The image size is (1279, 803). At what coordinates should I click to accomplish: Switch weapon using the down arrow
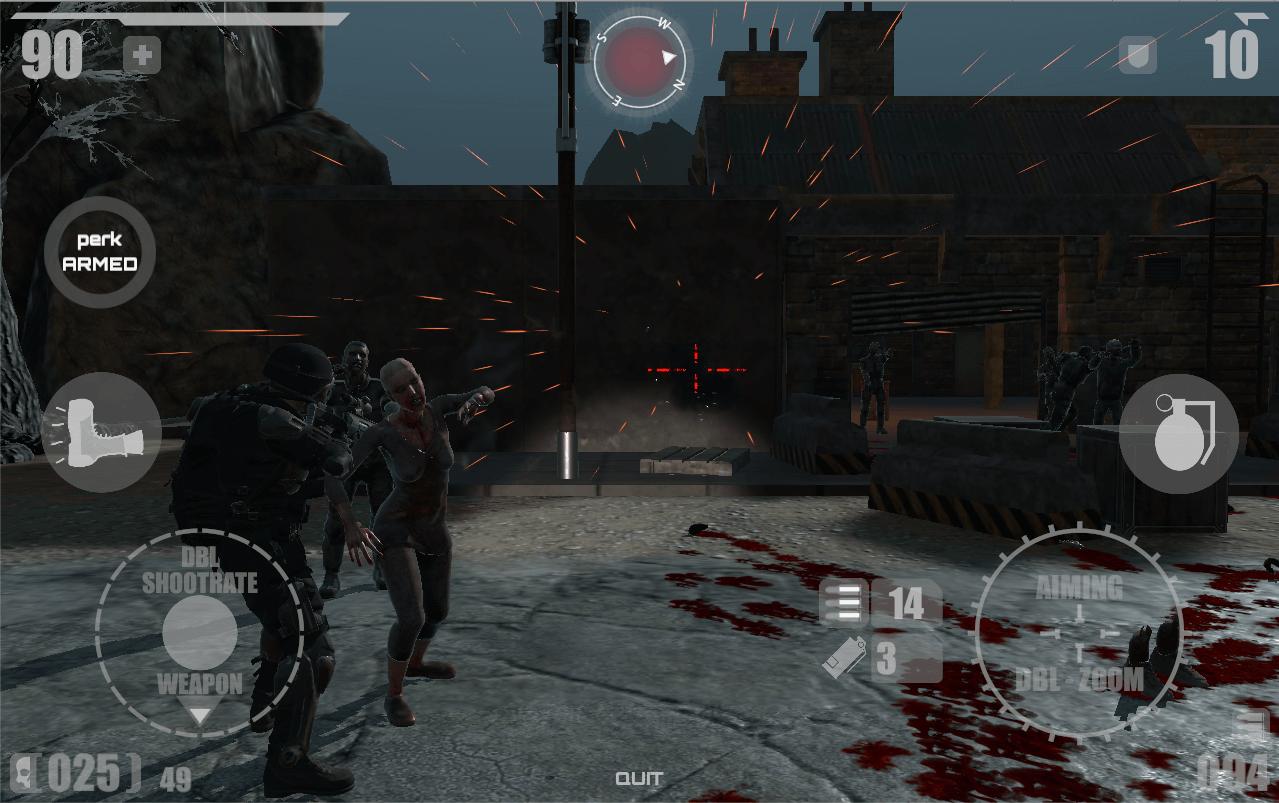tap(200, 715)
